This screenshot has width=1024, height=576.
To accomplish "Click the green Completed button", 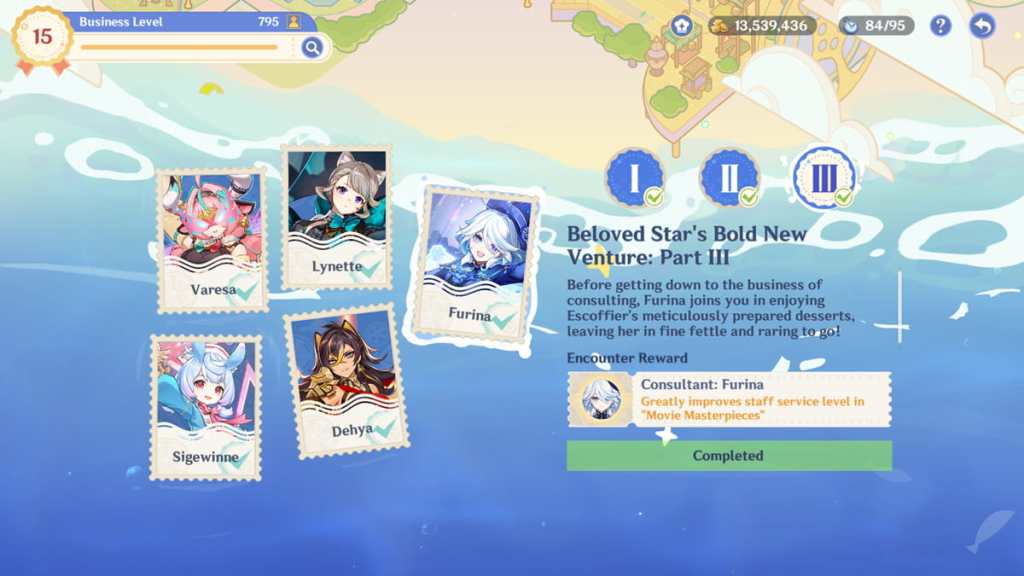I will pyautogui.click(x=729, y=456).
